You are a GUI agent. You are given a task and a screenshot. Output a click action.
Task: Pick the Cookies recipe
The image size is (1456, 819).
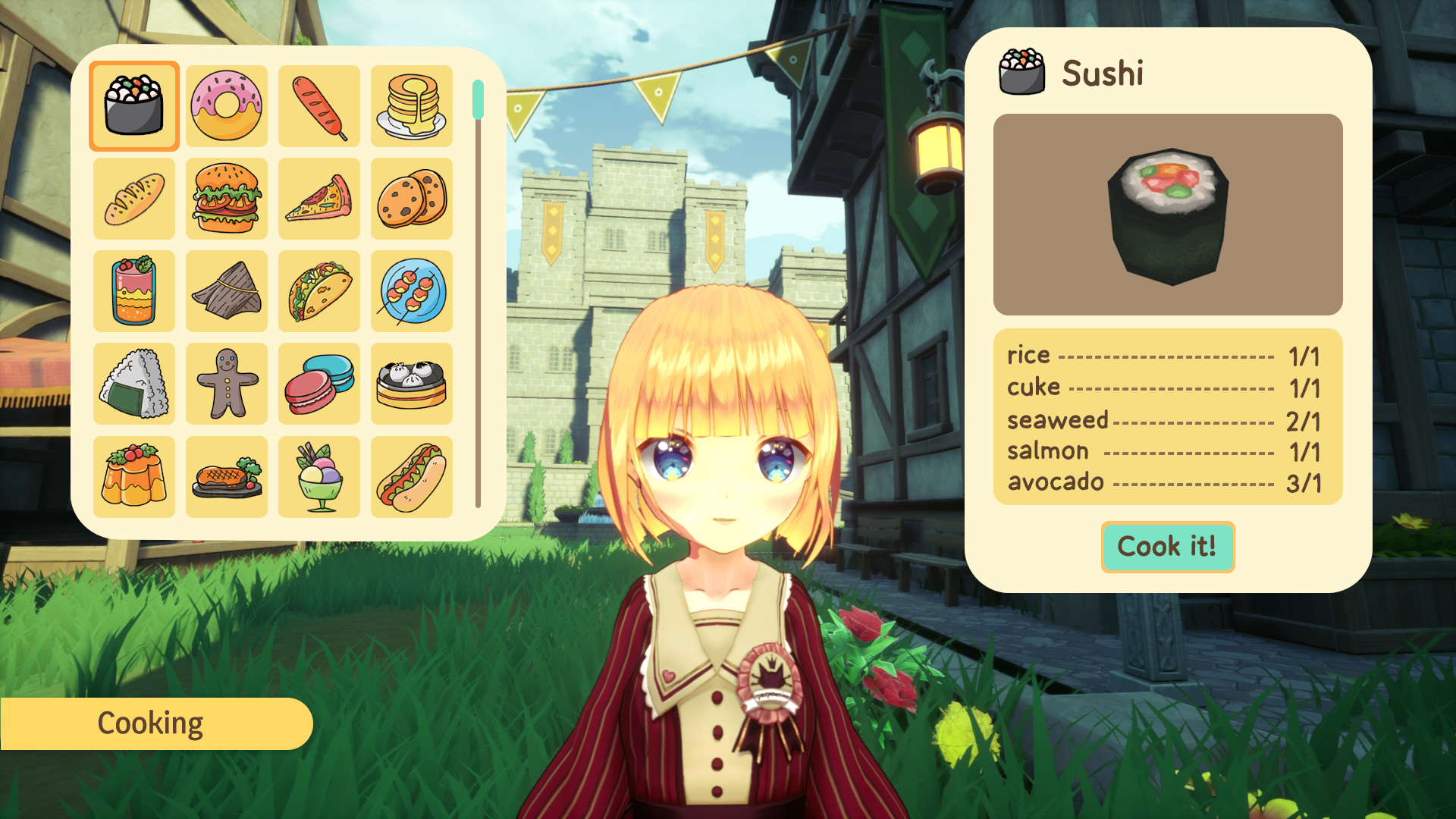coord(411,198)
